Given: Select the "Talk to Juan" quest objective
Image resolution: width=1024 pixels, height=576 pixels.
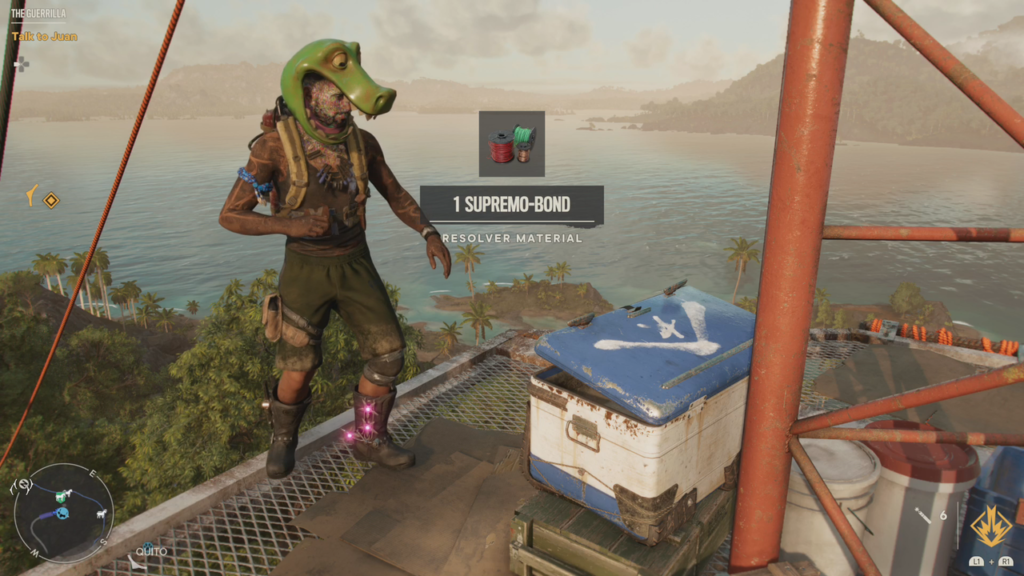Looking at the screenshot, I should [44, 36].
